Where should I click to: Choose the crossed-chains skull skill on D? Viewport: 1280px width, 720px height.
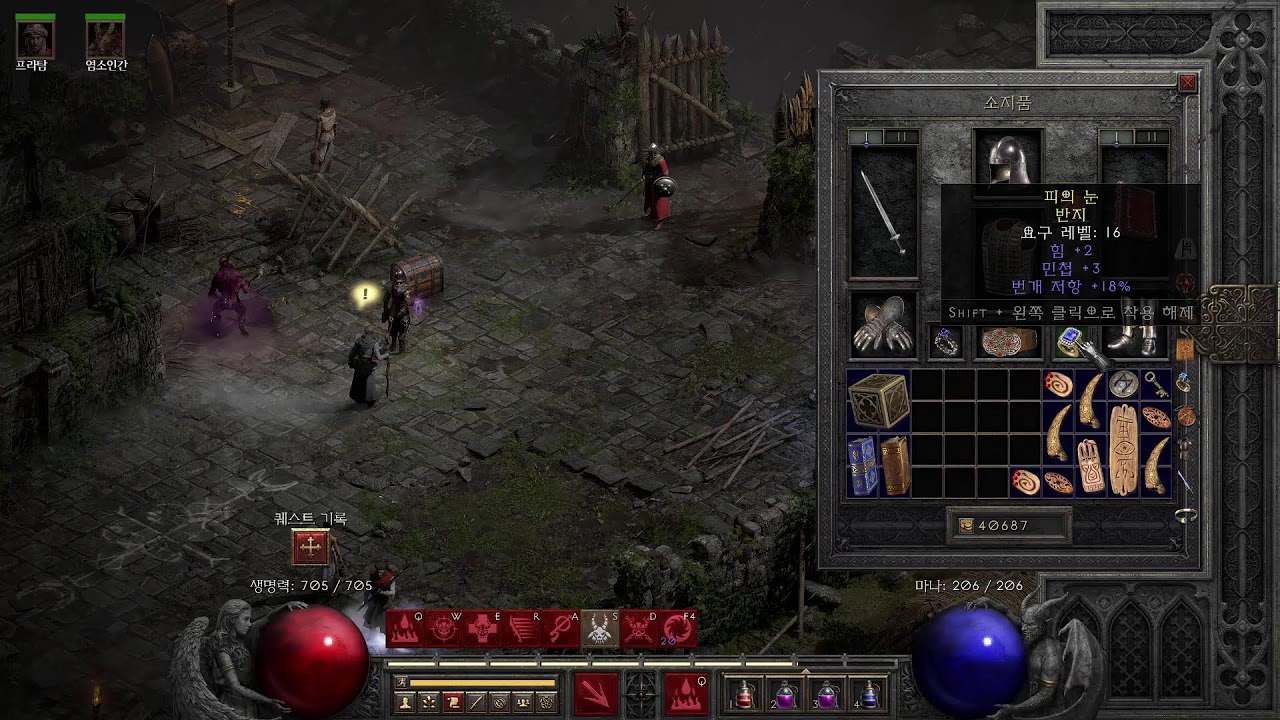click(639, 629)
